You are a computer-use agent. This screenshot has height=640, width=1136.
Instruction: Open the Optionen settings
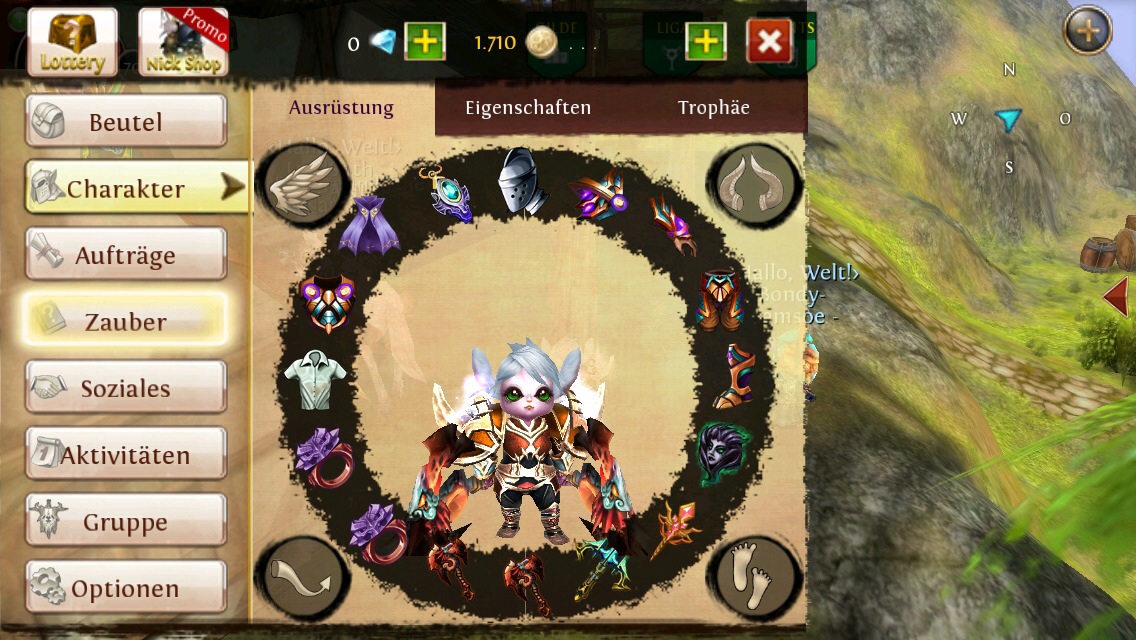coord(125,588)
